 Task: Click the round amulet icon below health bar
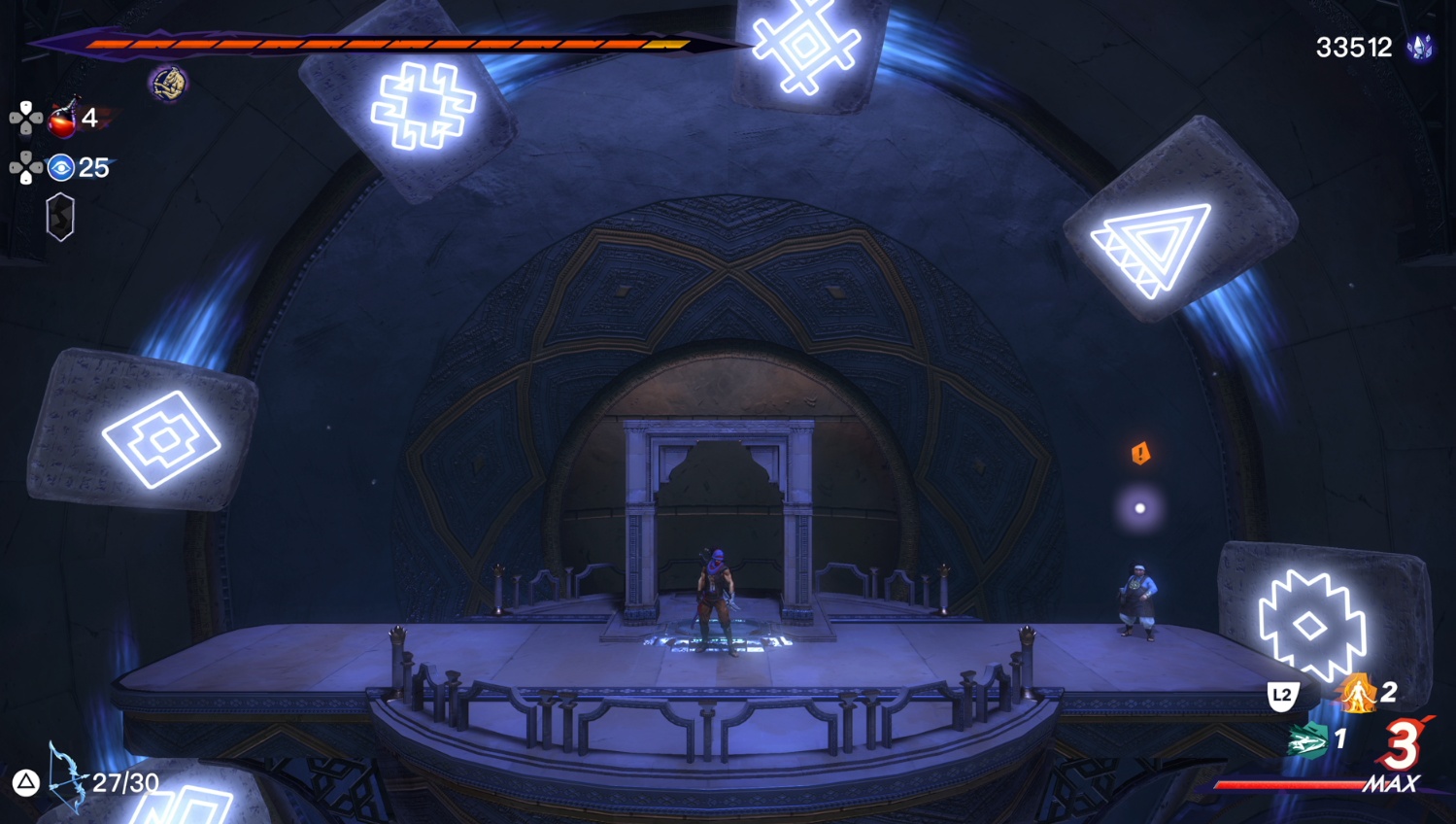[x=168, y=84]
